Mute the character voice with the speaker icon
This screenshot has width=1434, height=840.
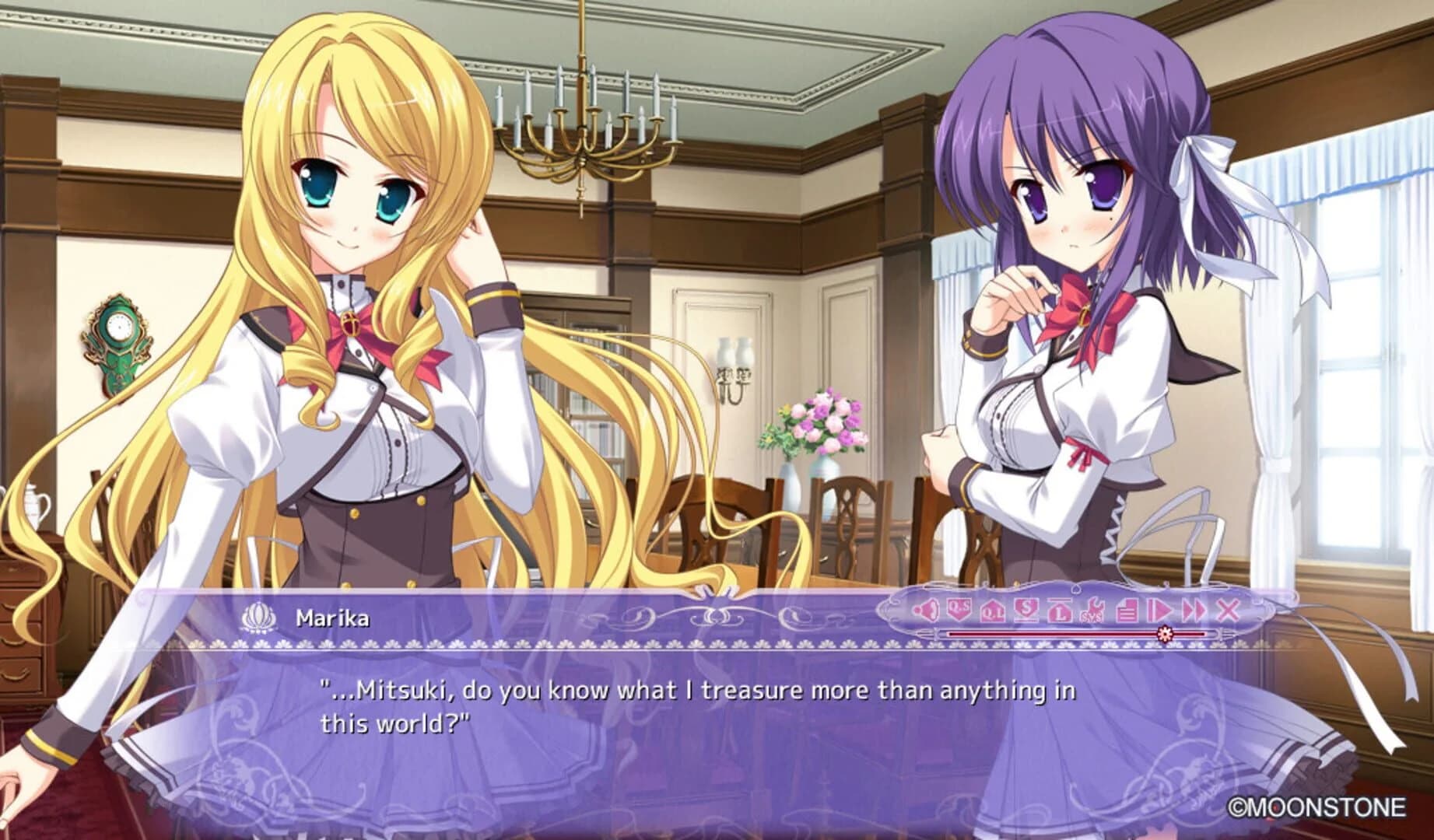click(x=927, y=609)
